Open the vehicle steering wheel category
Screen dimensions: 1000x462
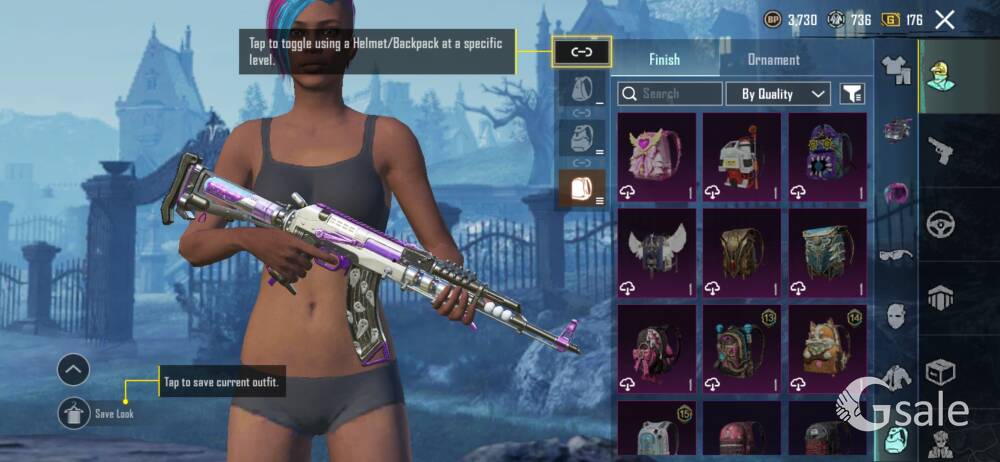point(940,223)
